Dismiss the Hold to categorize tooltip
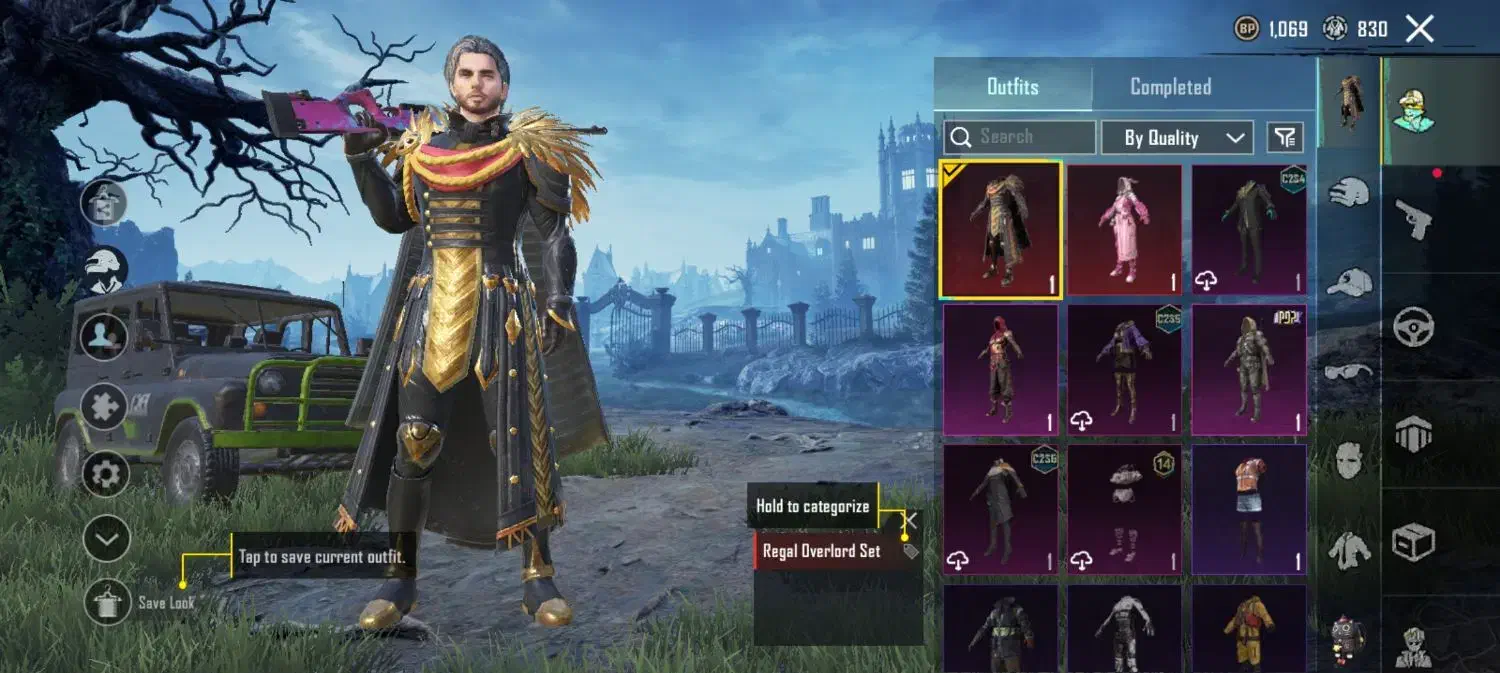 (910, 520)
